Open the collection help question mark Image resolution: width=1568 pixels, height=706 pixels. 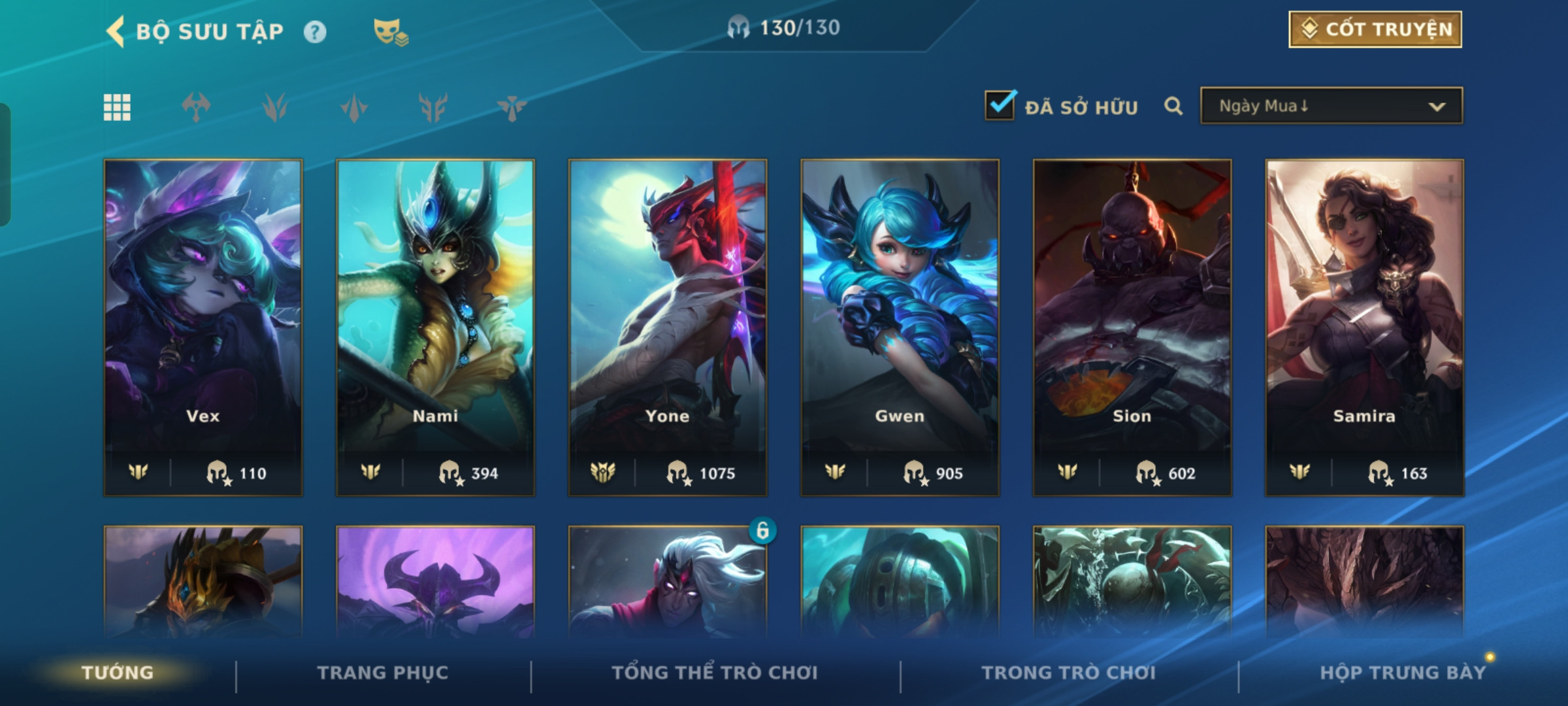pos(315,32)
